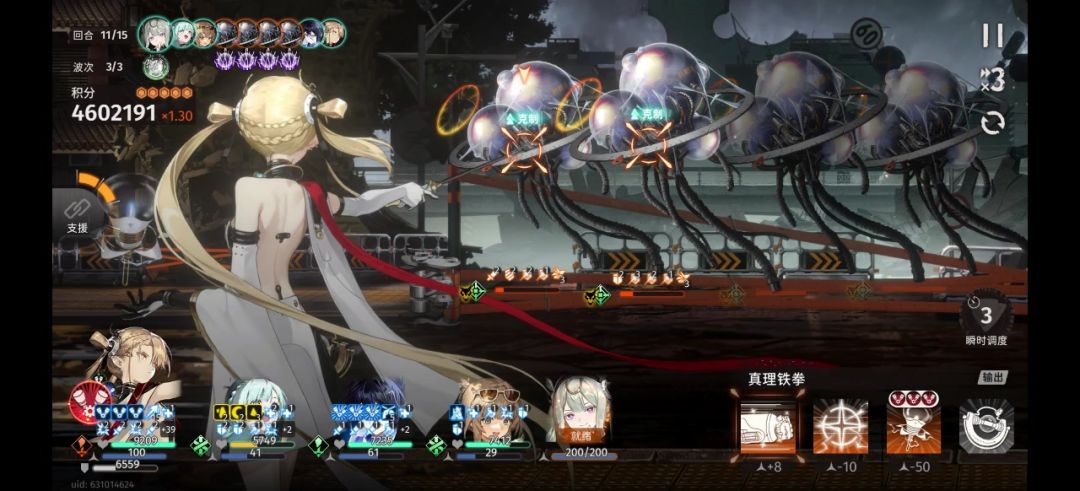Use the starburst skill costing 10
The image size is (1080, 491).
[x=840, y=425]
